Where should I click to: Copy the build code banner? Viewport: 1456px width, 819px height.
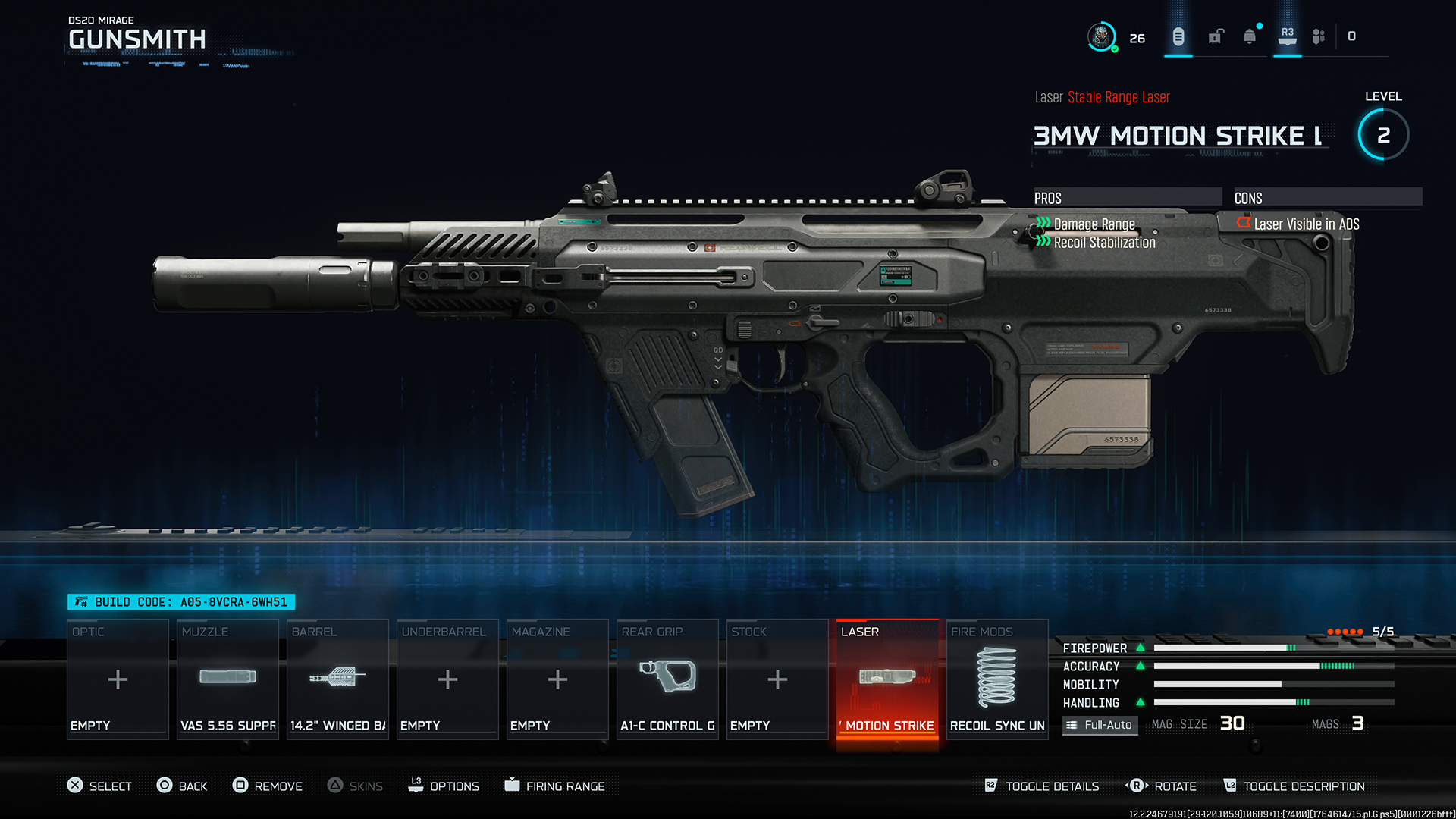(181, 602)
